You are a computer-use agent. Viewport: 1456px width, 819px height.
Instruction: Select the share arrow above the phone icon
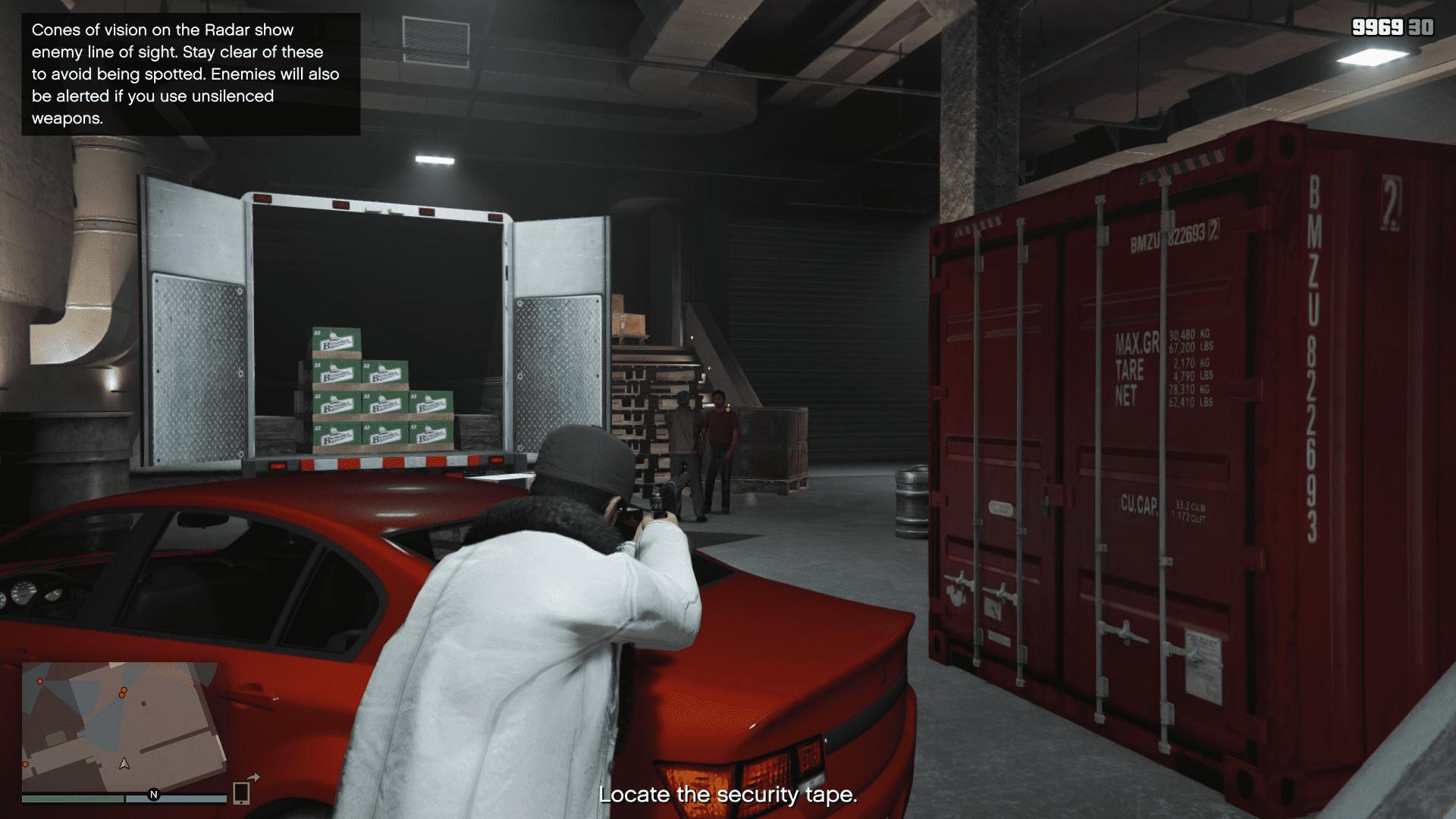click(x=253, y=777)
